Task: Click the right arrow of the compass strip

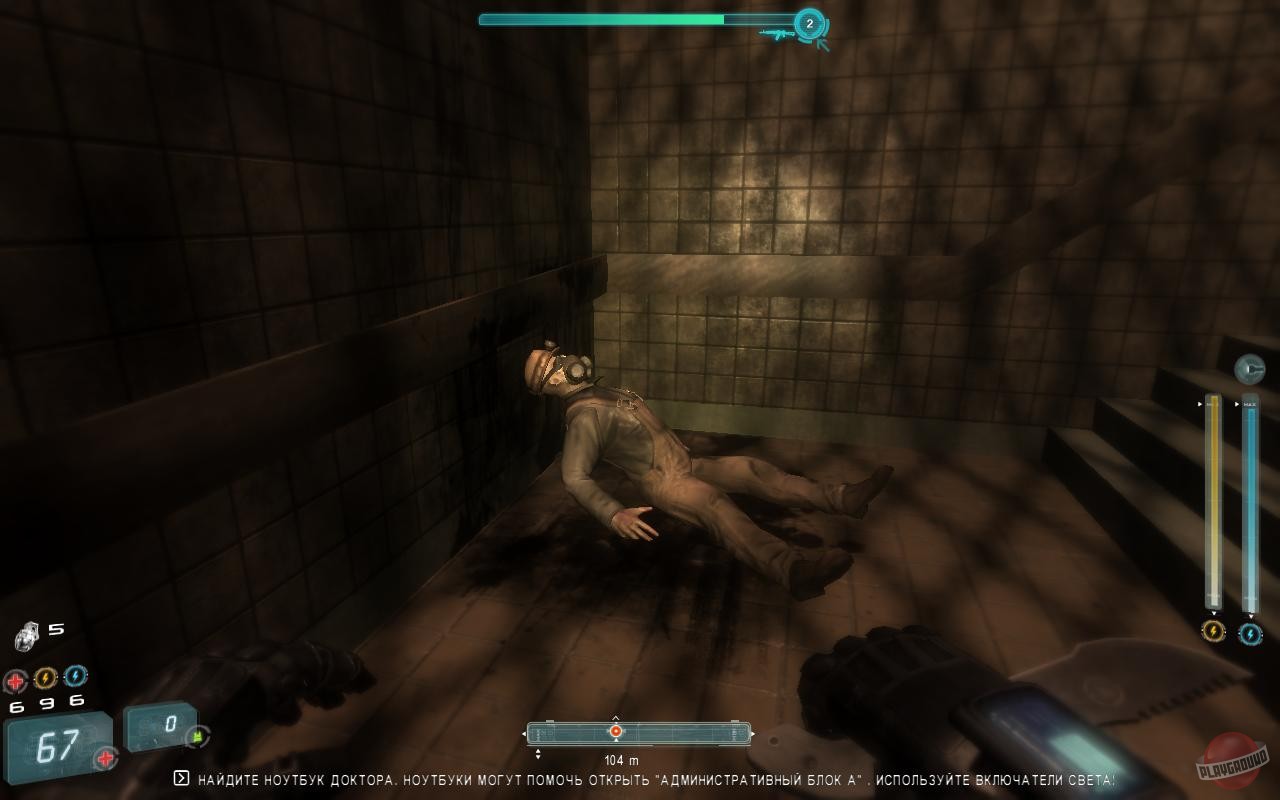Action: (x=755, y=733)
